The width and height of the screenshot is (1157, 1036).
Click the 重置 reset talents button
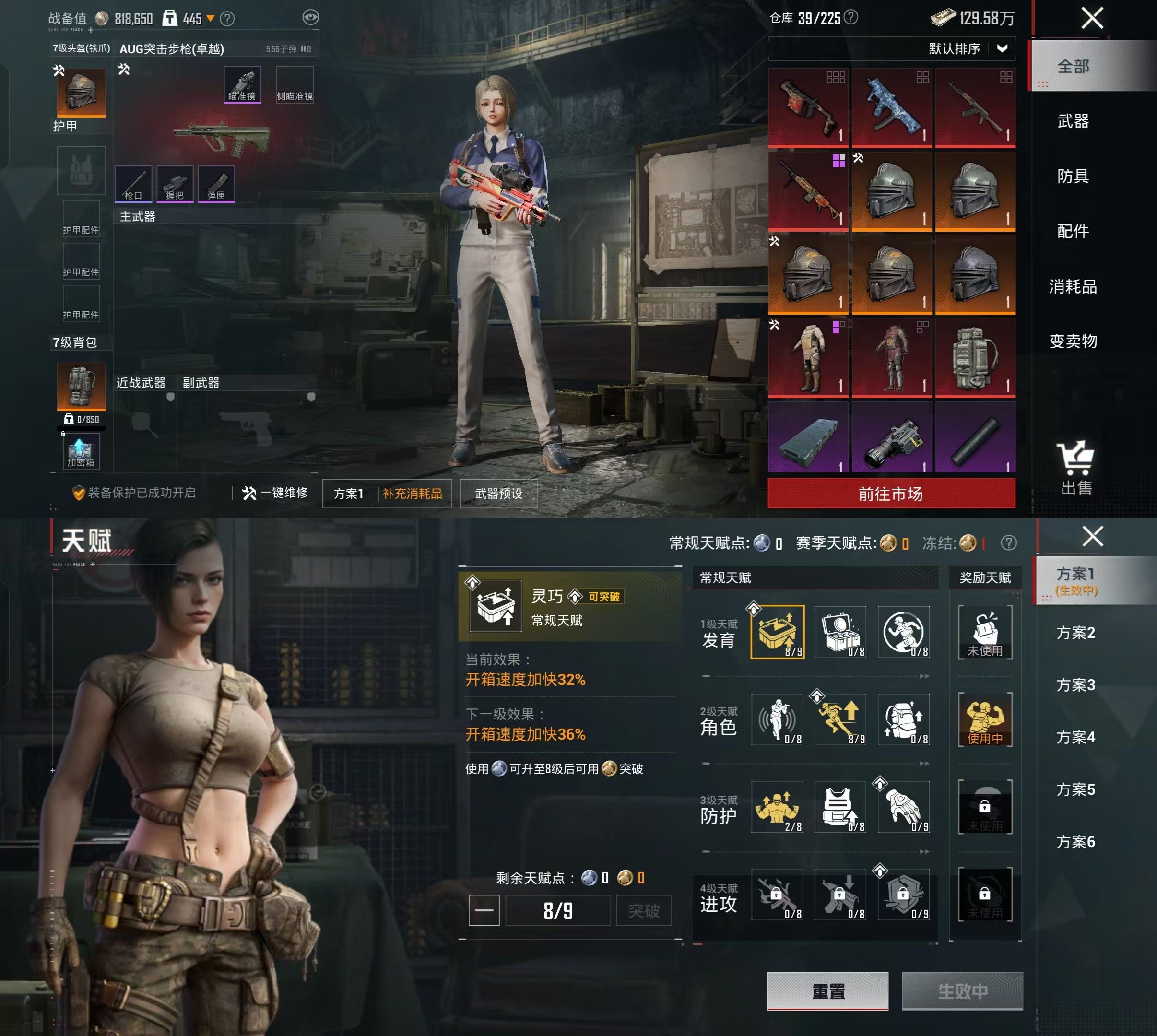[x=827, y=991]
